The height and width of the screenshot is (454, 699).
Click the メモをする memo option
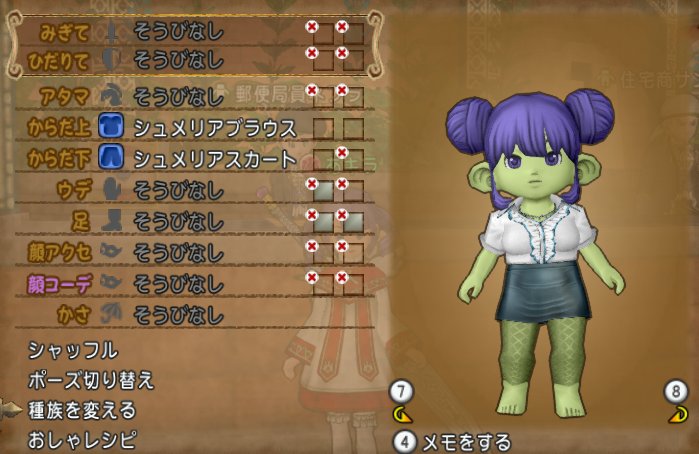coord(466,441)
